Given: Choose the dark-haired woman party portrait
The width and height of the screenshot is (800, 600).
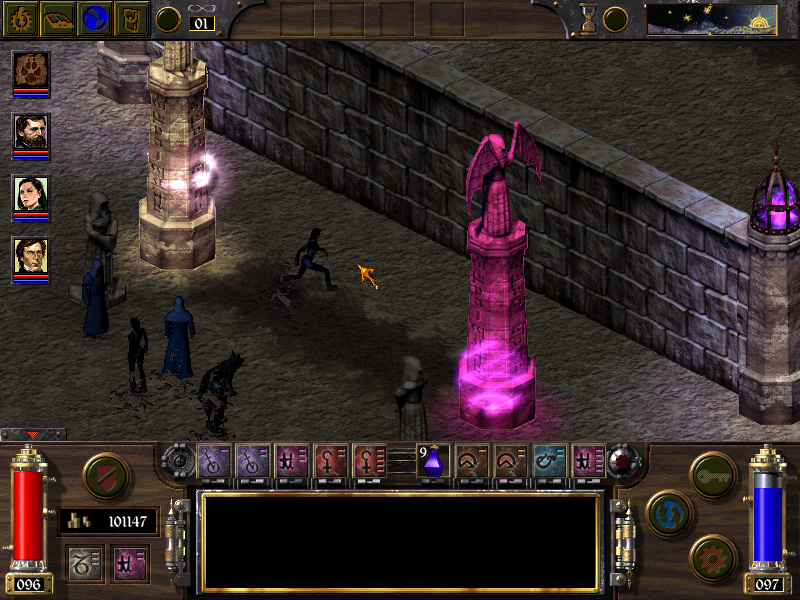Looking at the screenshot, I should pyautogui.click(x=30, y=193).
